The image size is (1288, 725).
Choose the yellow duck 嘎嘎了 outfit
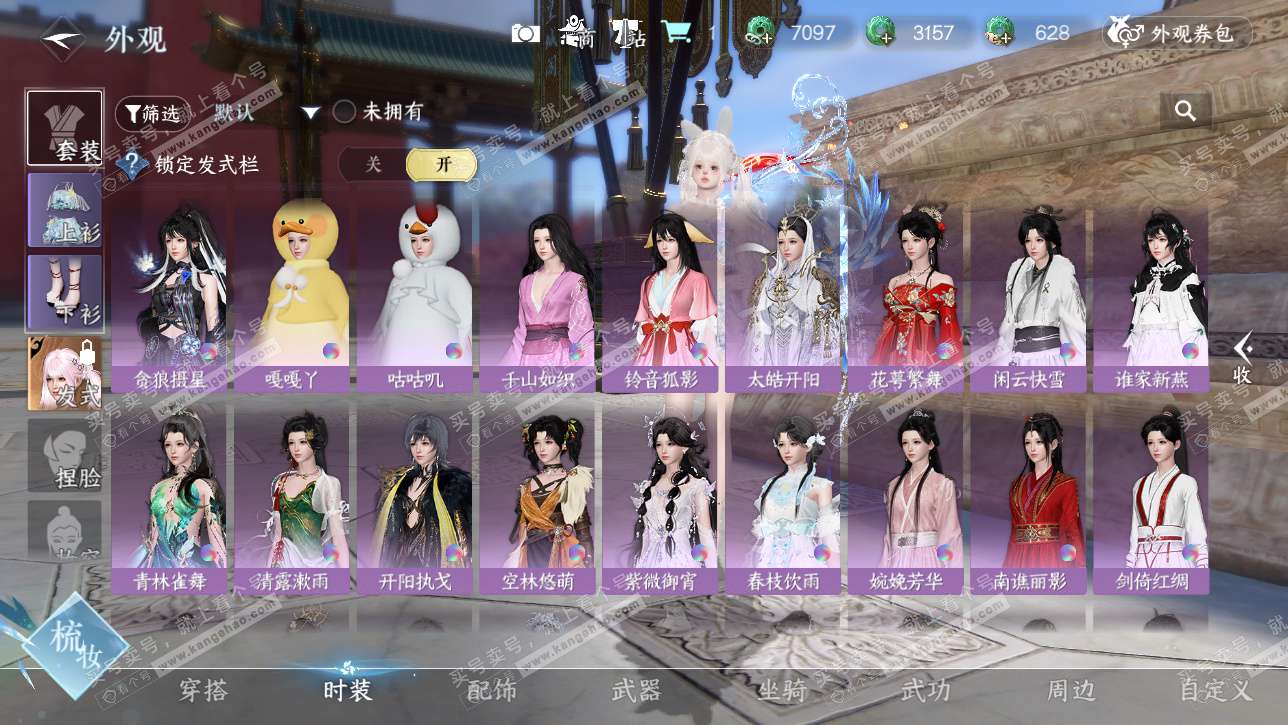(x=292, y=296)
